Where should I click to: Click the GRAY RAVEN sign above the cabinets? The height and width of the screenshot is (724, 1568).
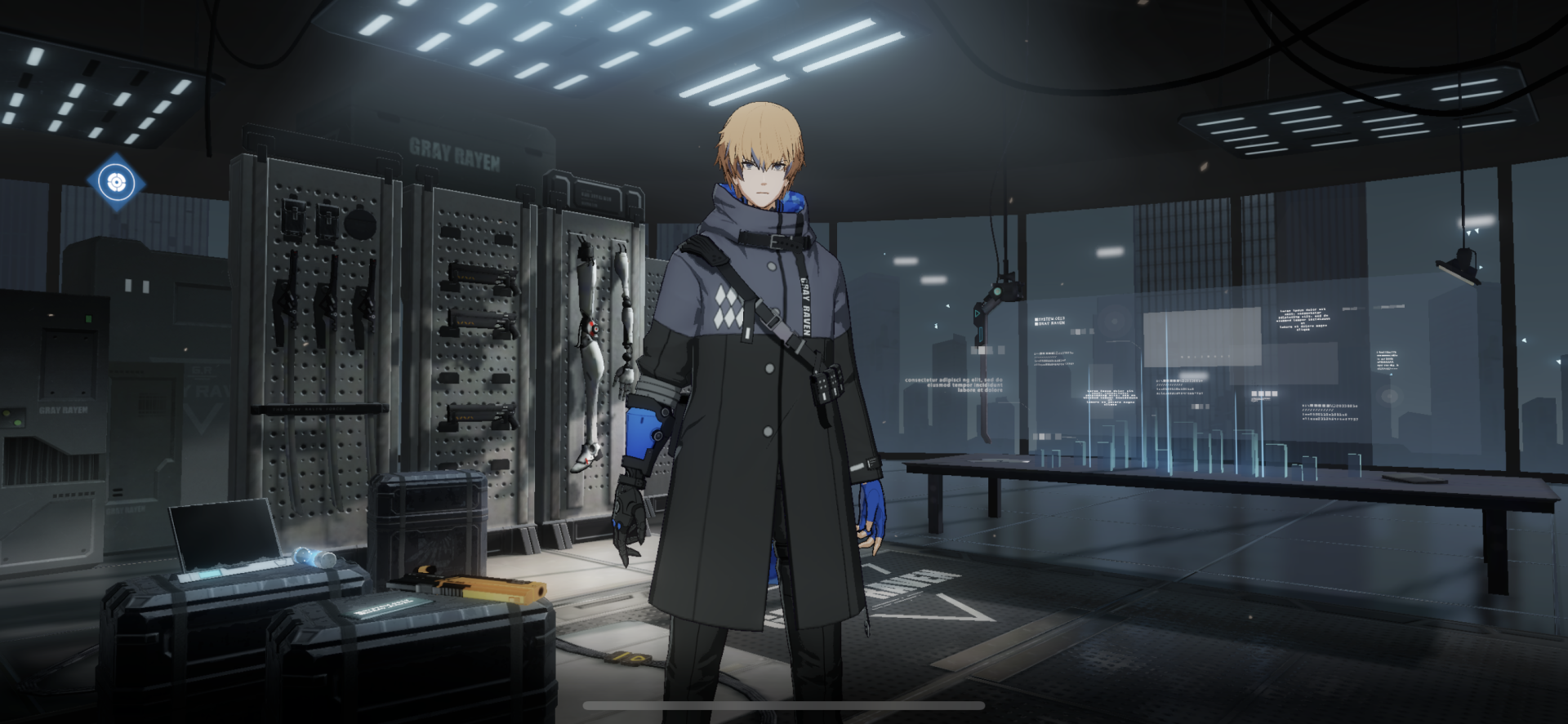(454, 154)
